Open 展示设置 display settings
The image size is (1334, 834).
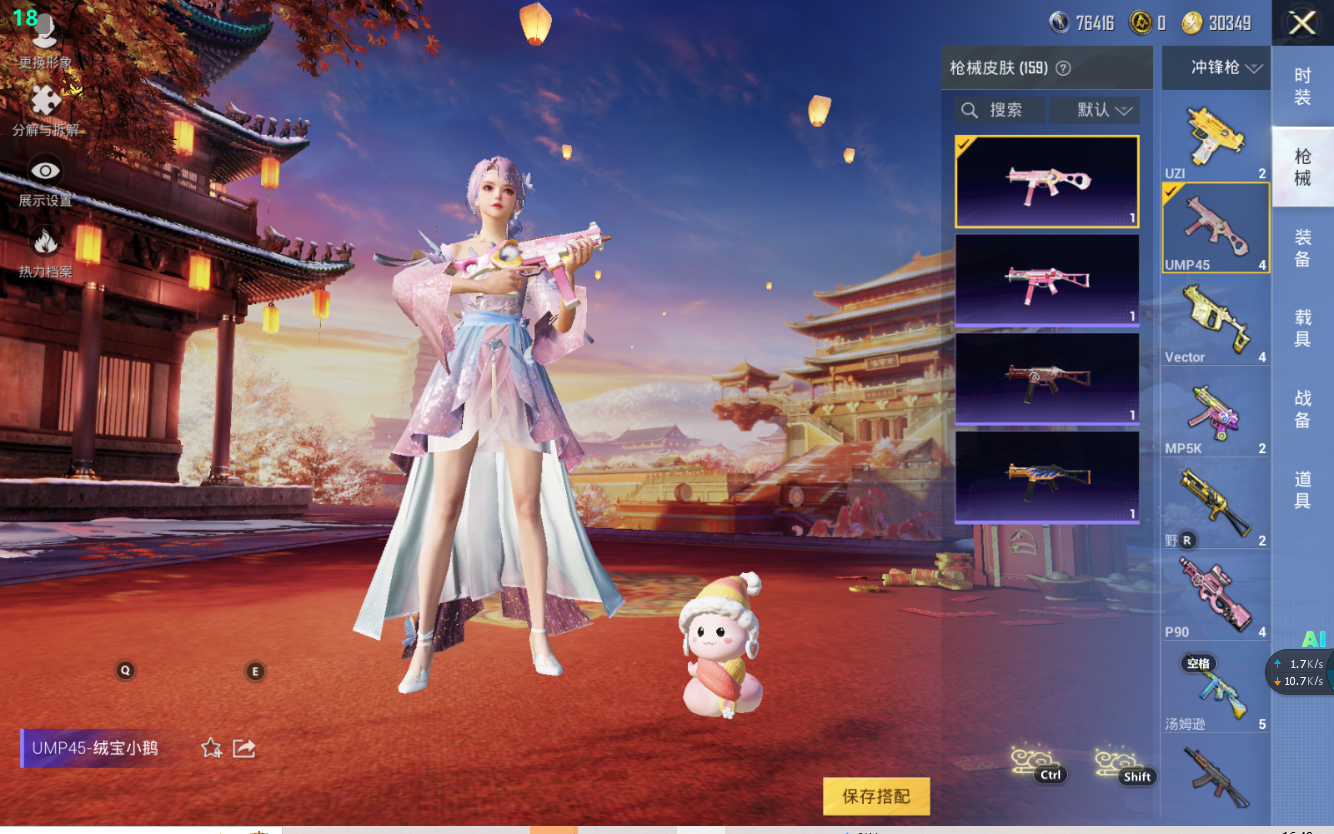click(x=45, y=180)
